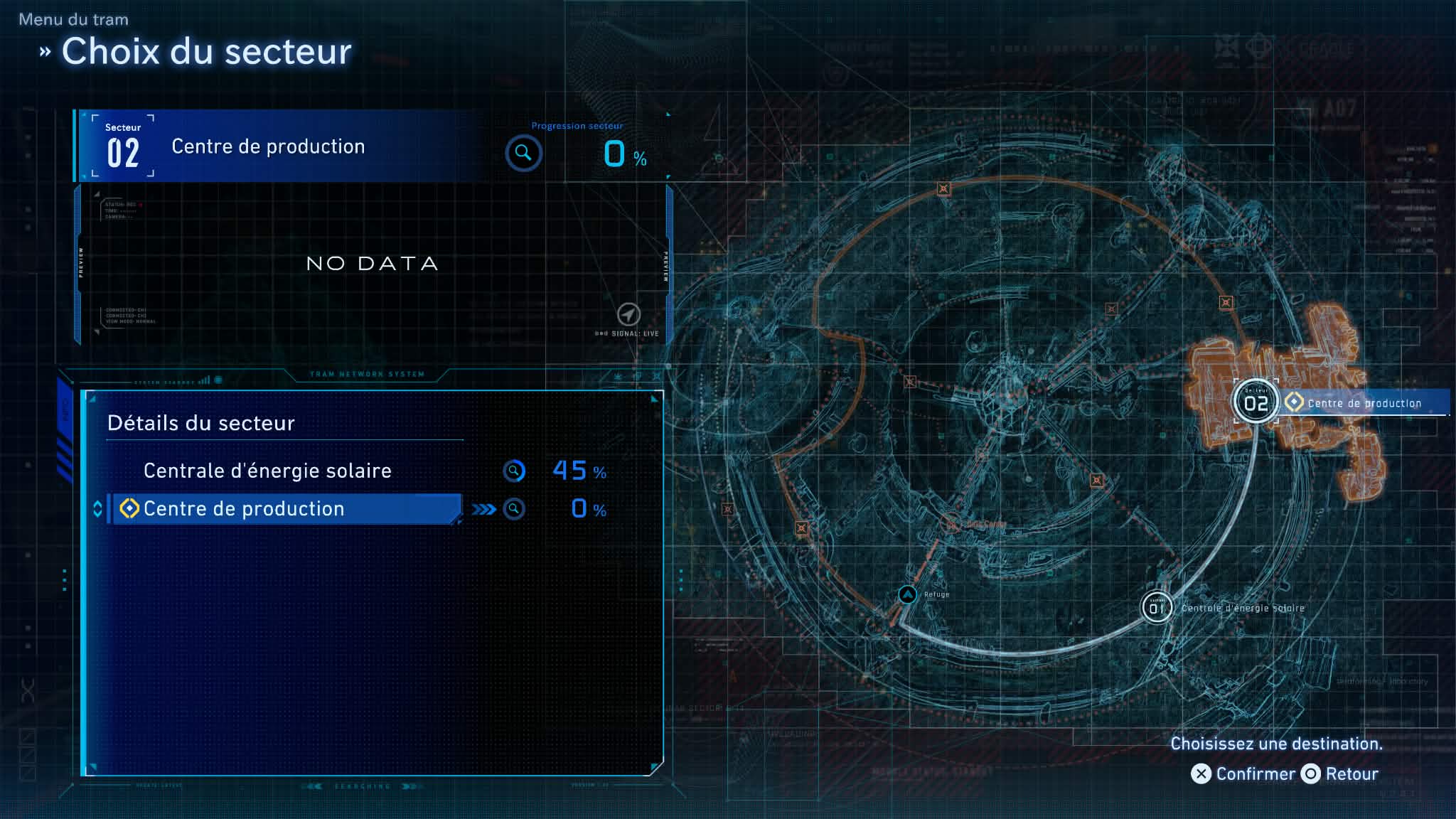This screenshot has width=1456, height=819.
Task: Select the 02 sector marker on the map
Action: [1256, 402]
